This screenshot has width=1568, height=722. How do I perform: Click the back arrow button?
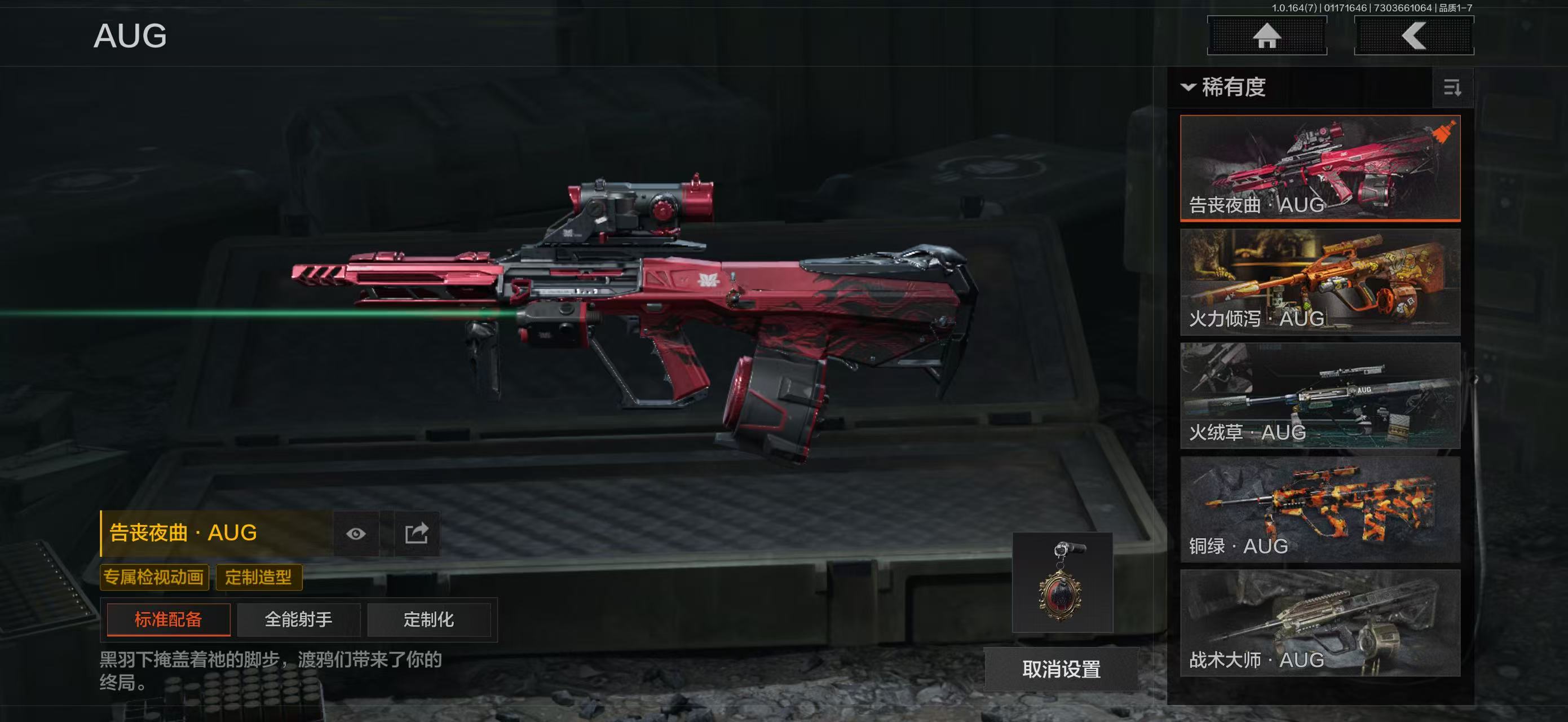tap(1414, 36)
